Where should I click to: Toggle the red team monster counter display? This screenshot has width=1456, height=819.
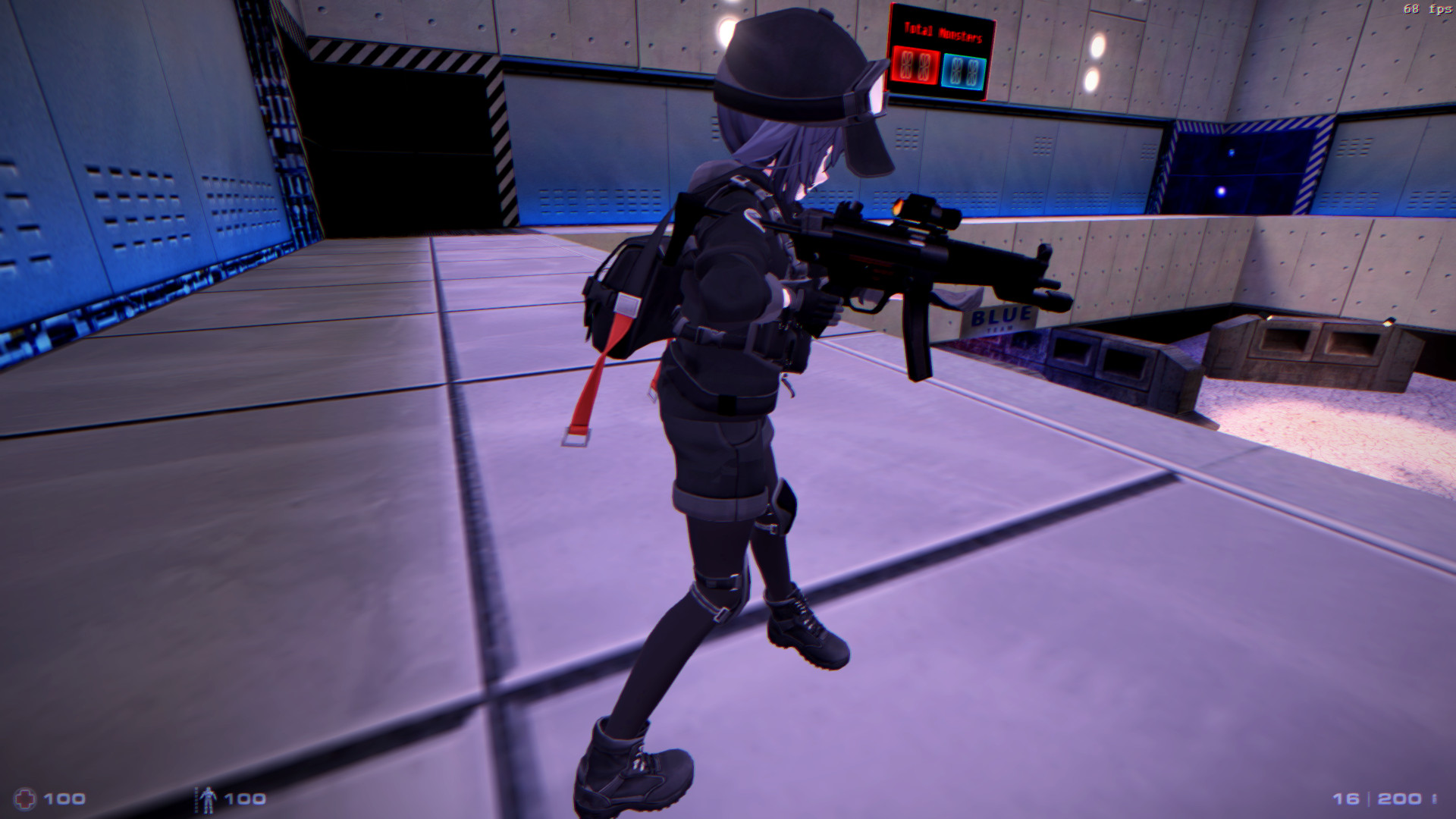914,64
